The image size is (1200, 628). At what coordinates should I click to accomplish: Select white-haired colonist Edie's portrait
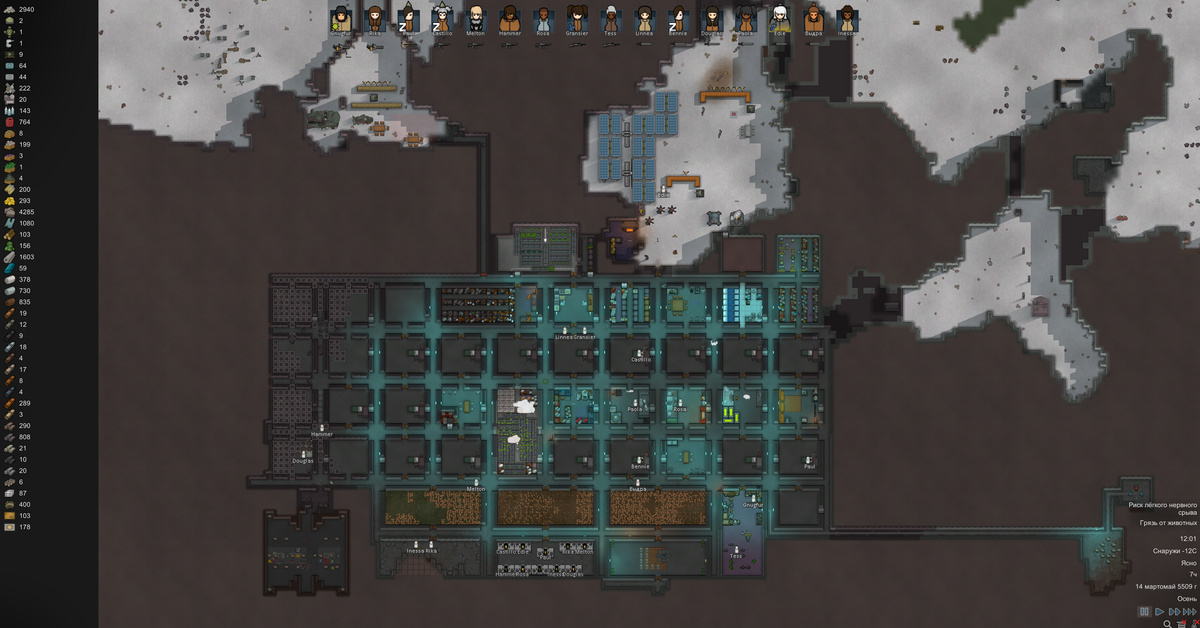point(780,17)
